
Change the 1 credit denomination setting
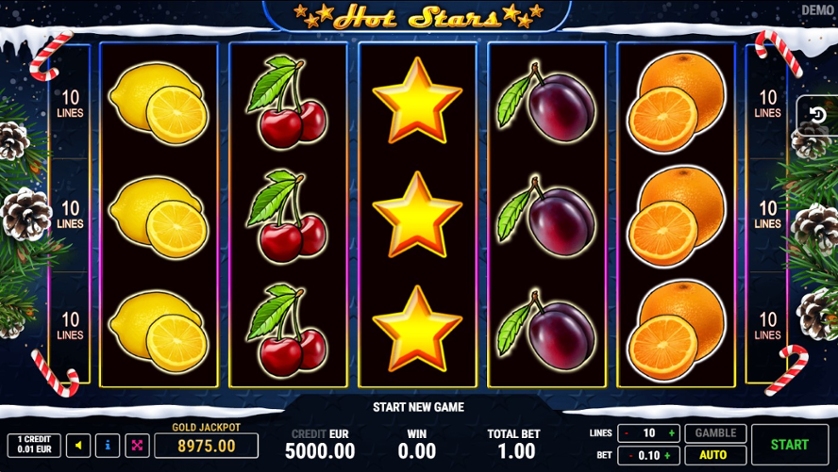point(34,445)
